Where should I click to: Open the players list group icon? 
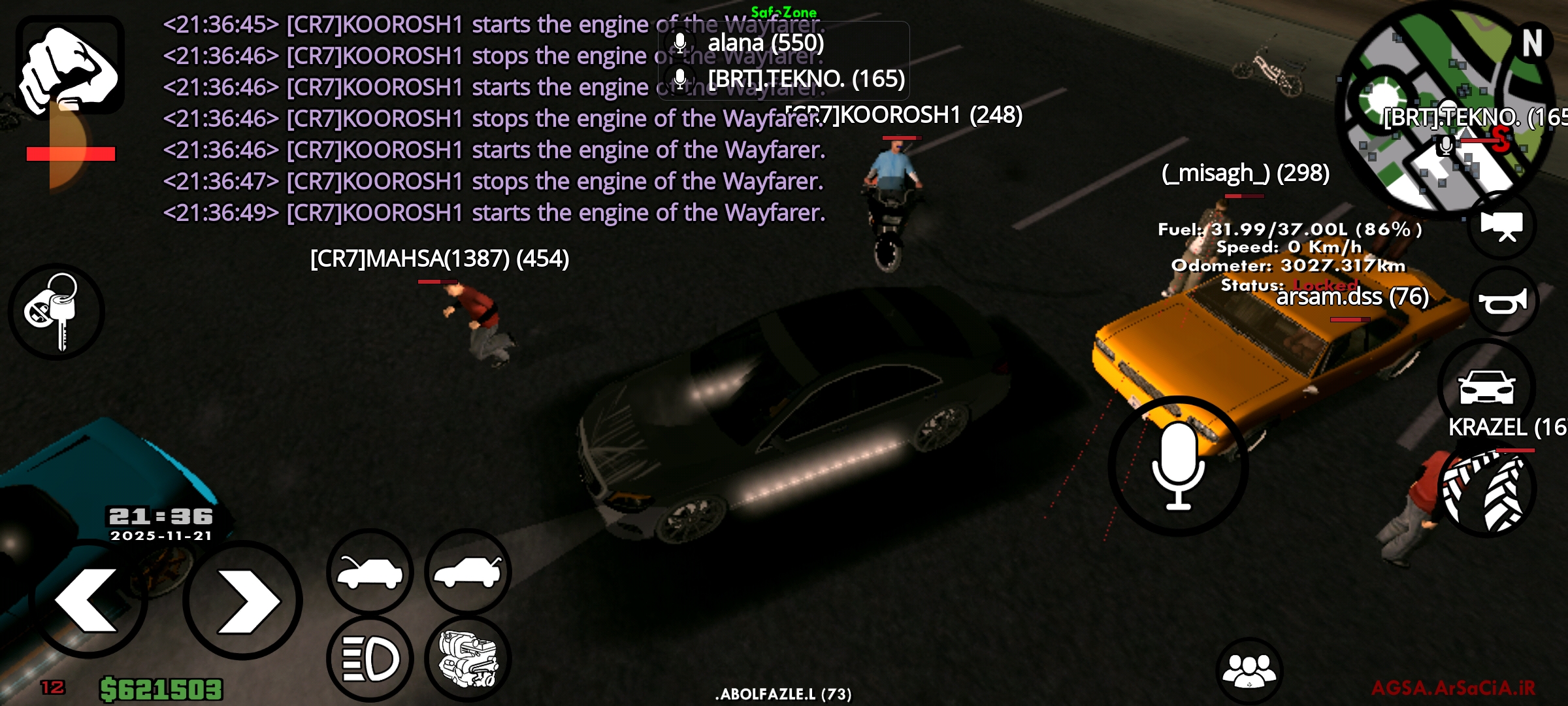point(1249,671)
